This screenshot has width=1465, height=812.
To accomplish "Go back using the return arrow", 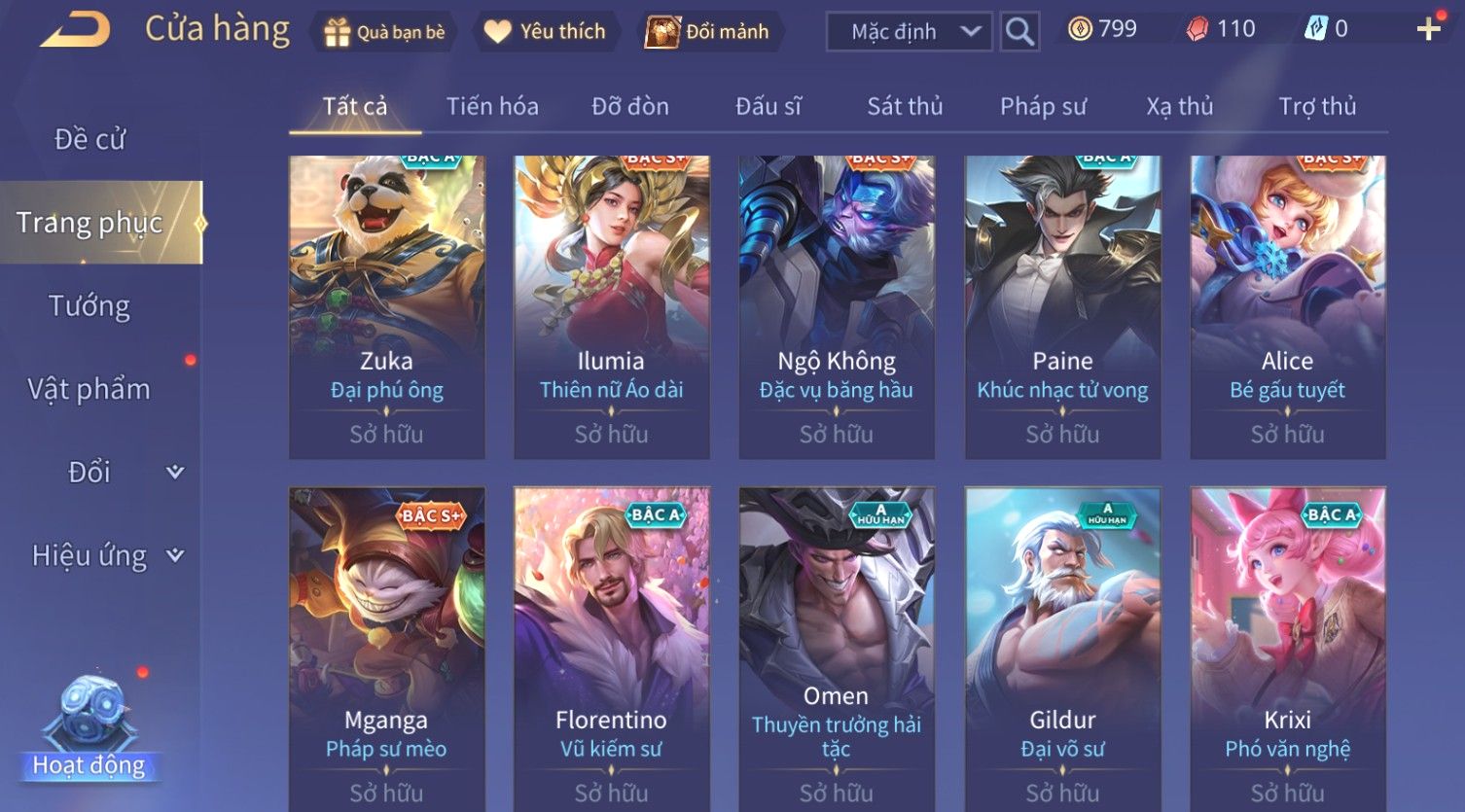I will [x=75, y=30].
